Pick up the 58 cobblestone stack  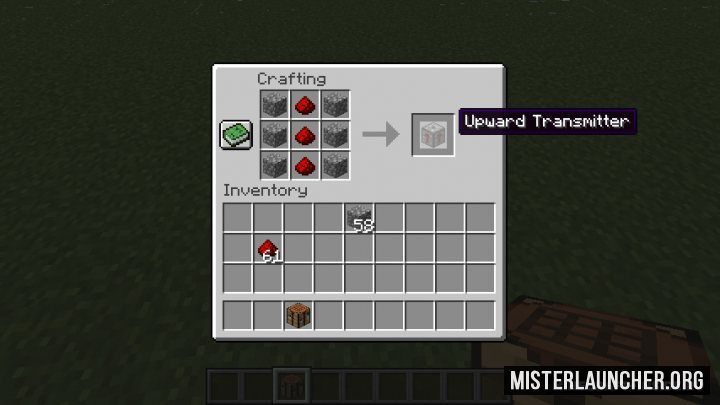pos(359,218)
